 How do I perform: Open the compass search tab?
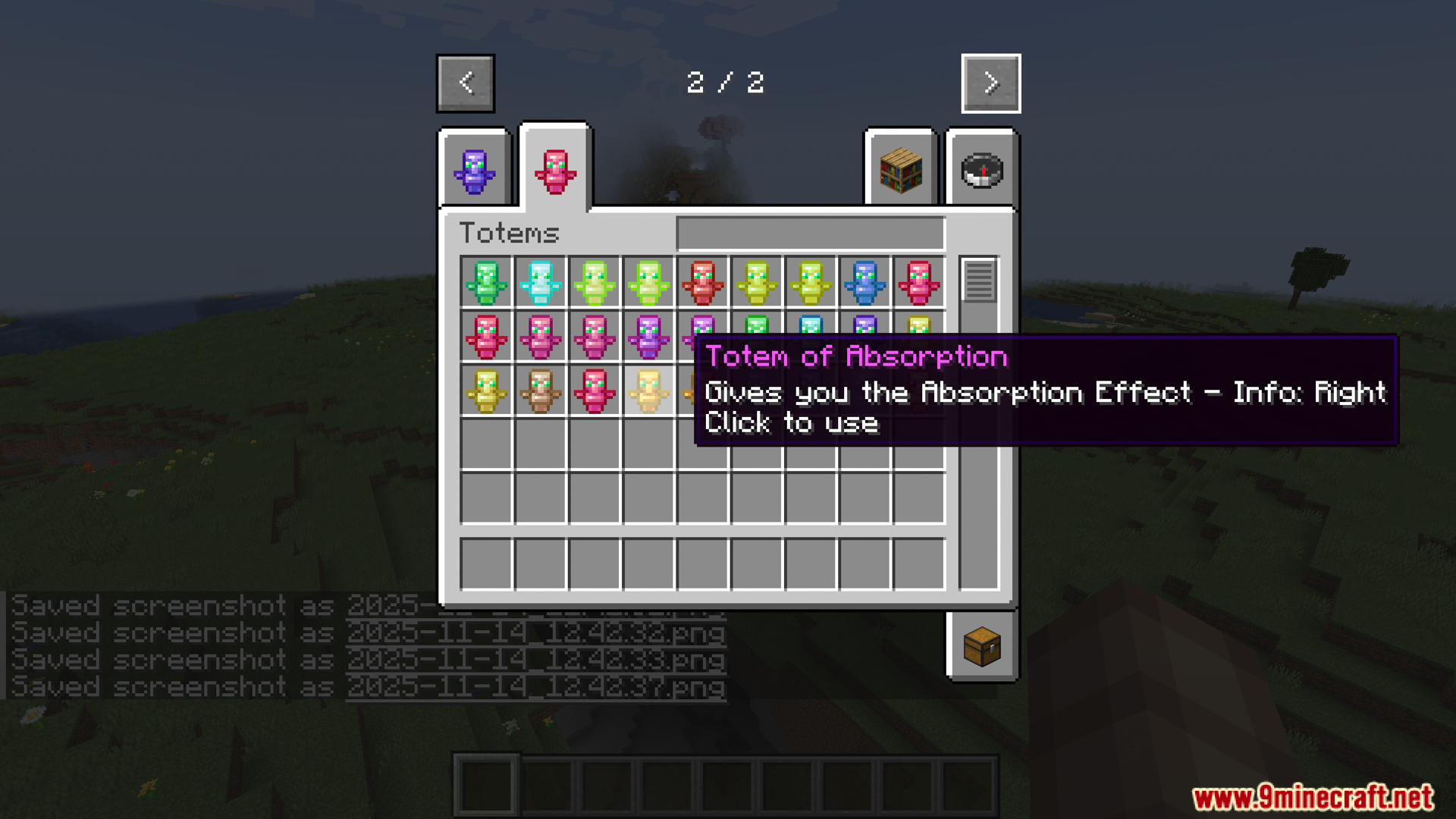click(x=982, y=171)
